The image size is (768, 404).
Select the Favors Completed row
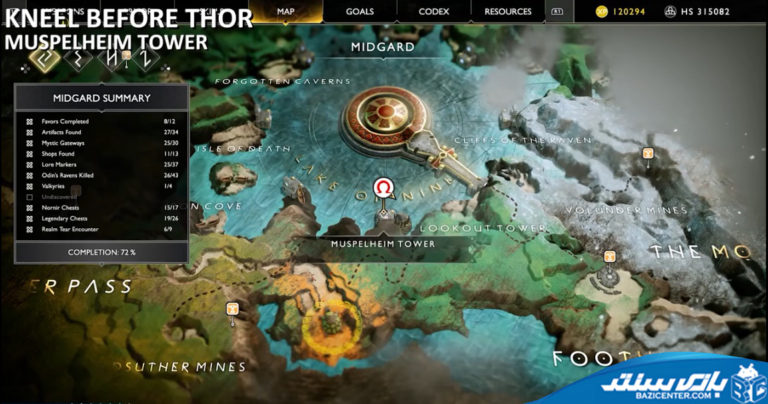[x=101, y=121]
